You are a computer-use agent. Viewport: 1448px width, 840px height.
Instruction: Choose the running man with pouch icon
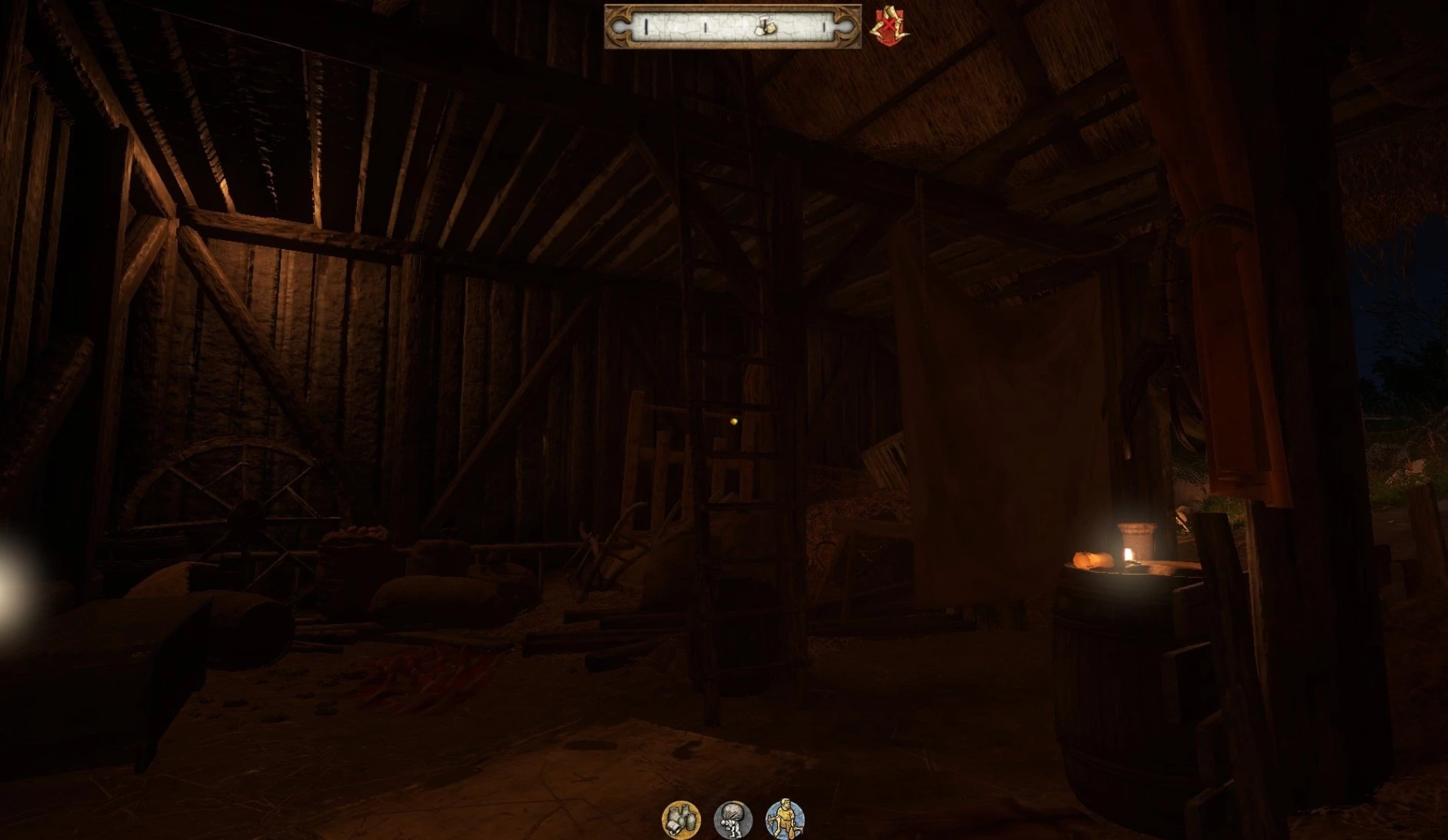pos(785,818)
